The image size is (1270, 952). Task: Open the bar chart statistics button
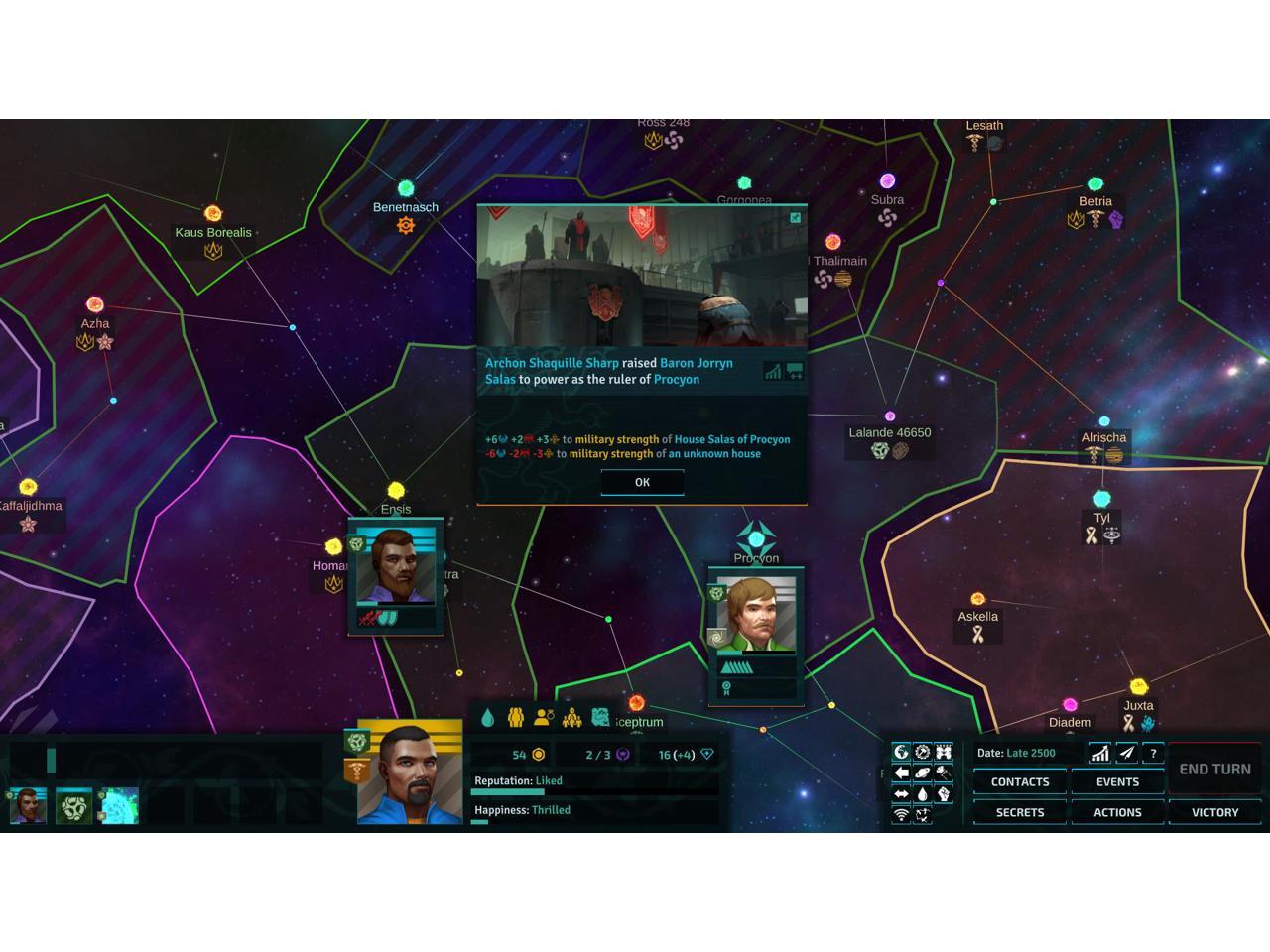pos(1099,754)
